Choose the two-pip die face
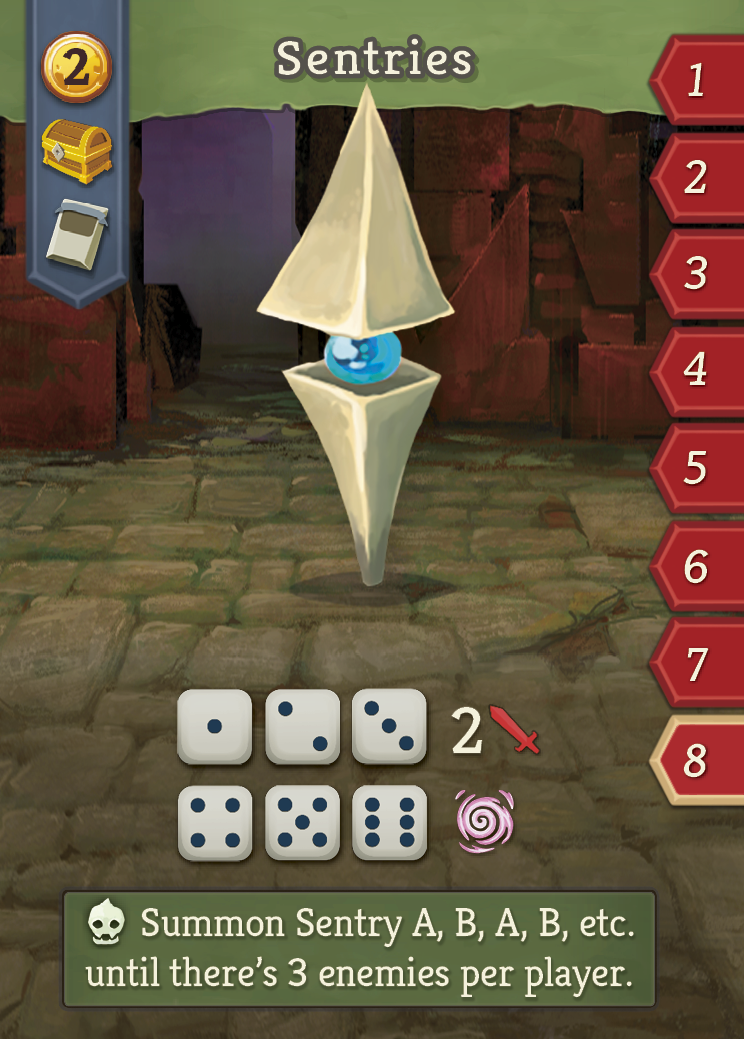The height and width of the screenshot is (1039, 744). (302, 727)
